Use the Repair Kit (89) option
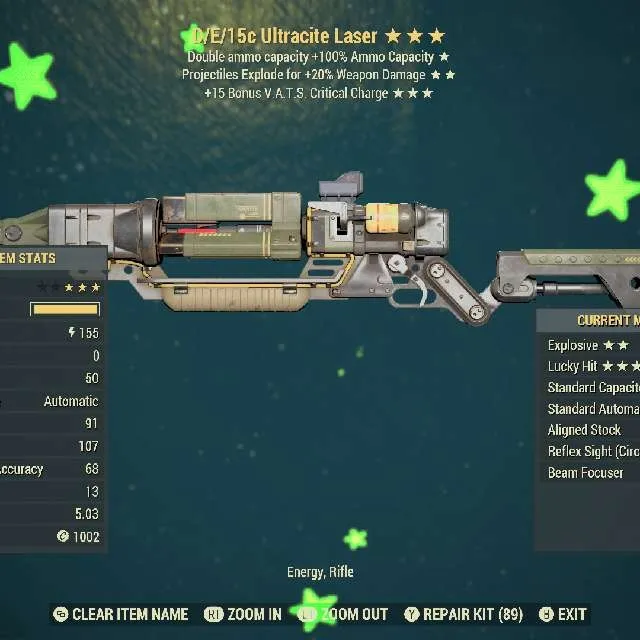Screen dimensions: 640x640 click(464, 614)
